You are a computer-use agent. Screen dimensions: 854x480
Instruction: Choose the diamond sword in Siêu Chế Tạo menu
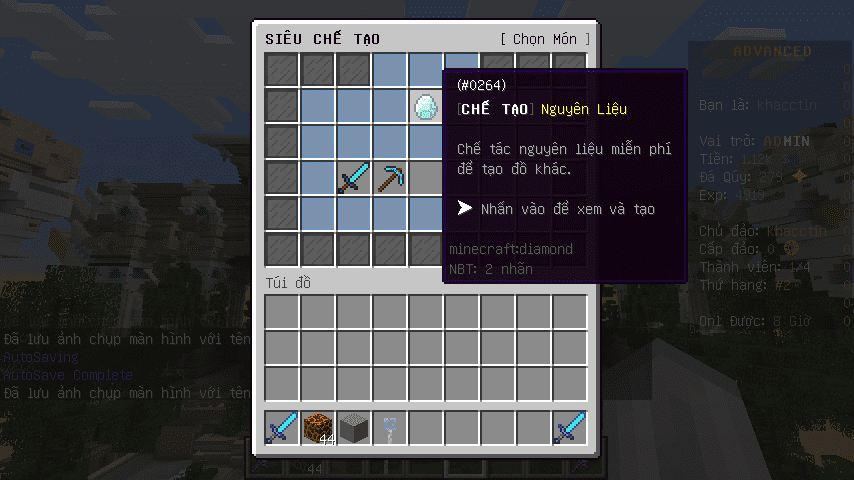tap(354, 178)
